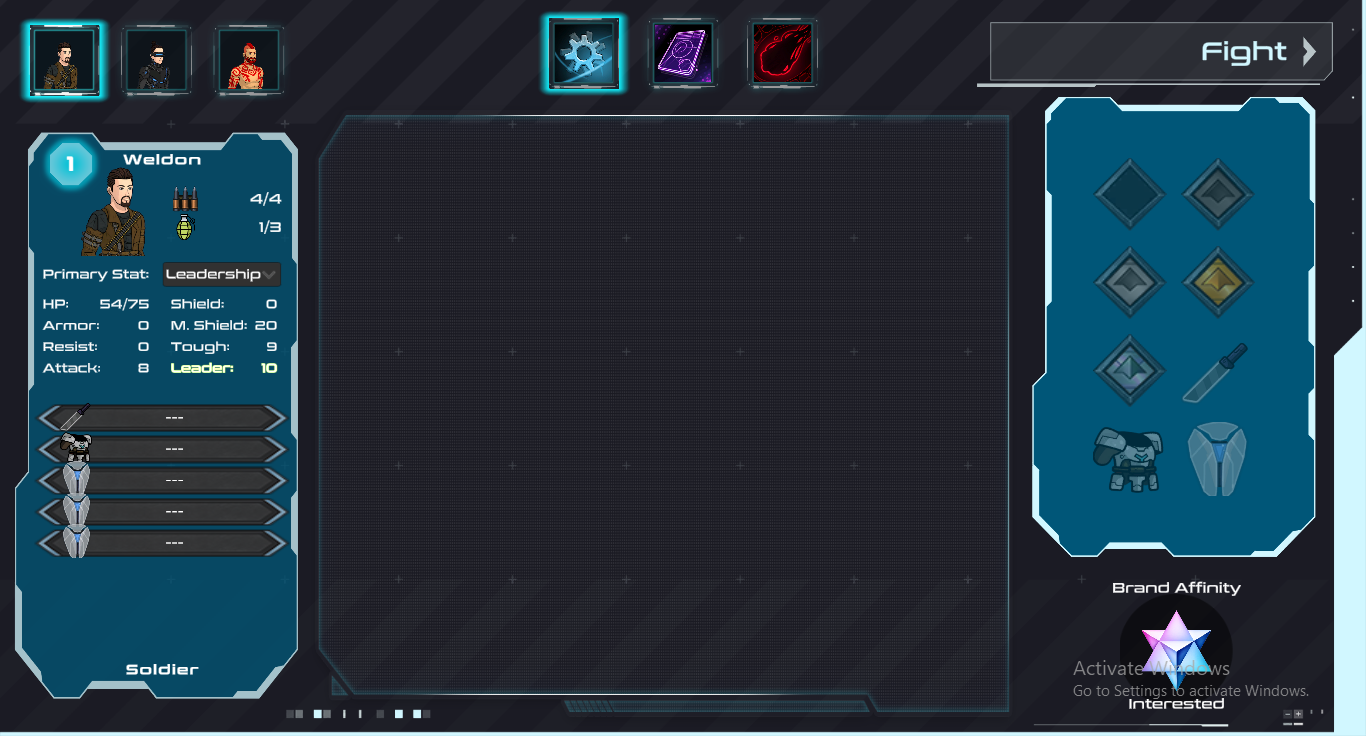
Task: Click the empty knife weapon slot
Action: [160, 417]
